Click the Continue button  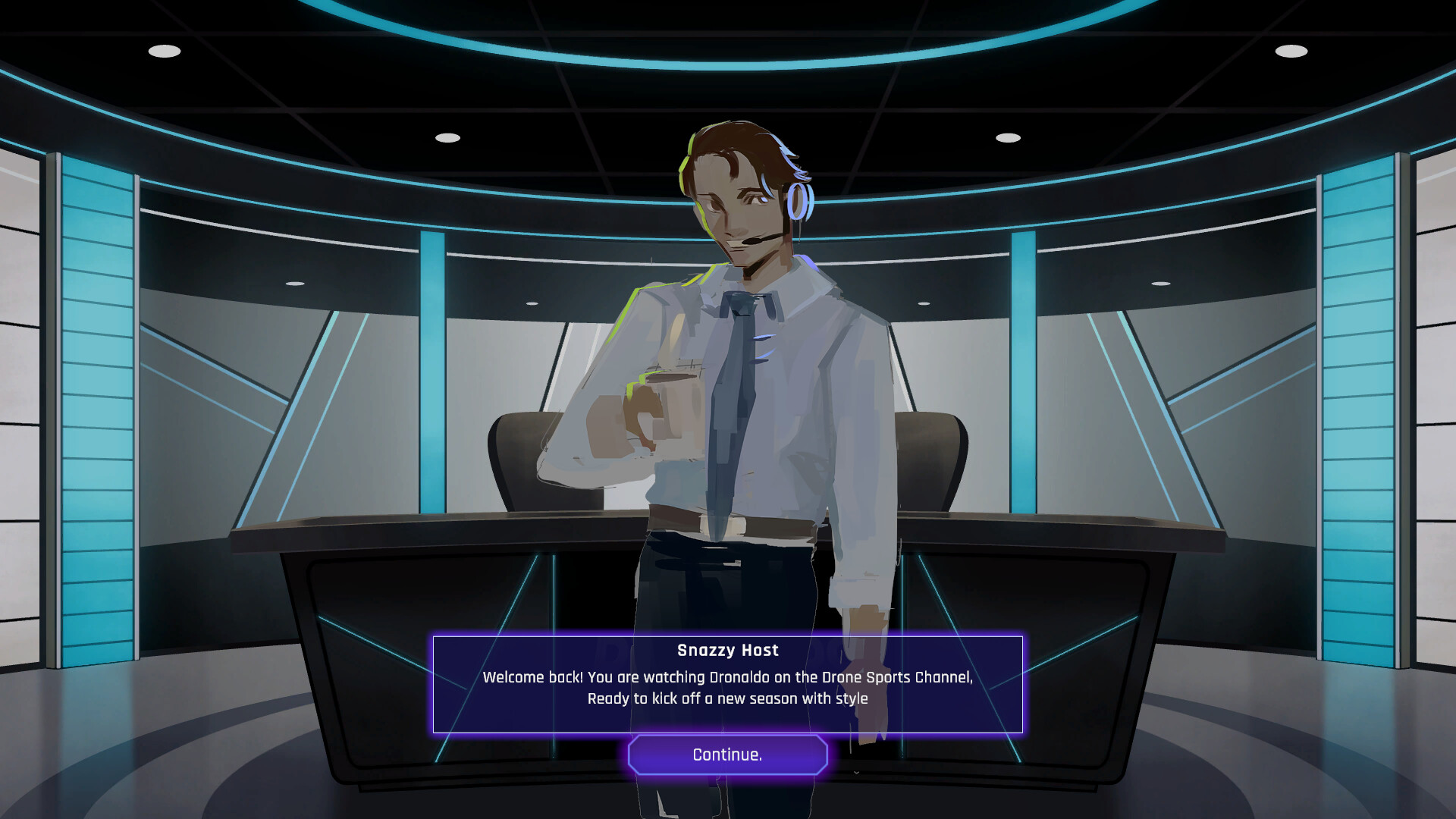[726, 755]
